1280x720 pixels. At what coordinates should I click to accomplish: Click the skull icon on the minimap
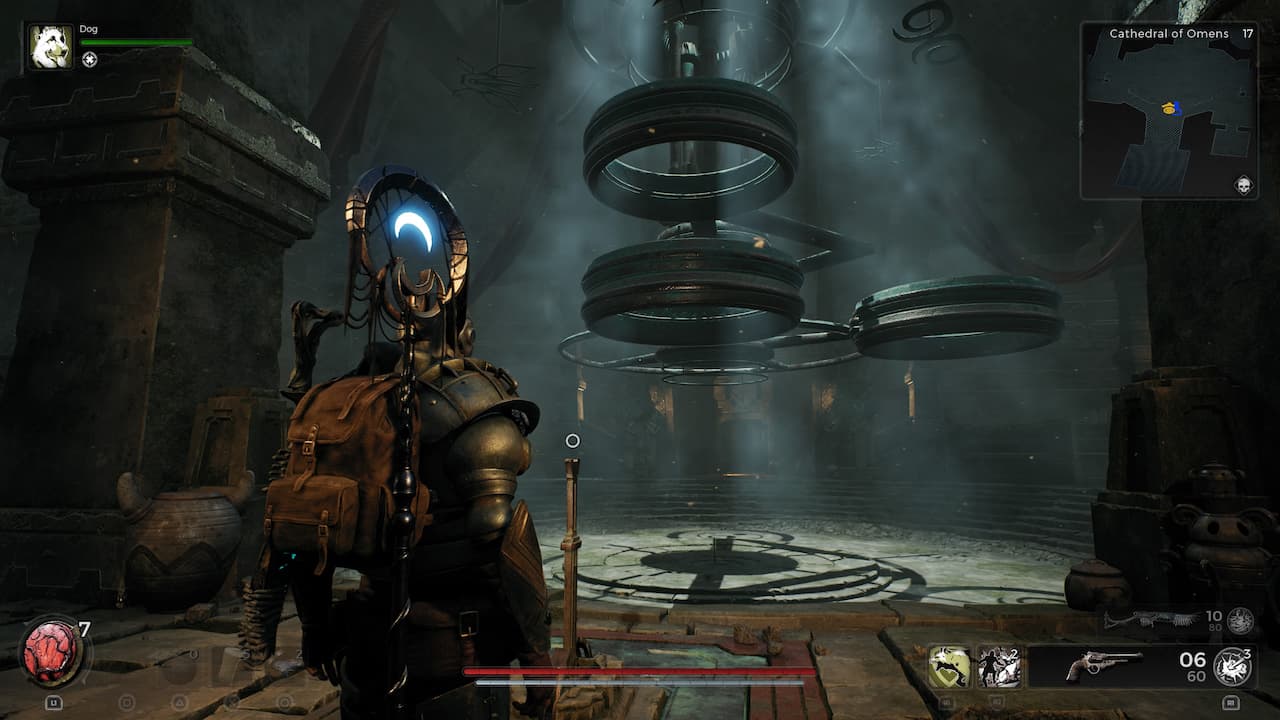coord(1244,186)
